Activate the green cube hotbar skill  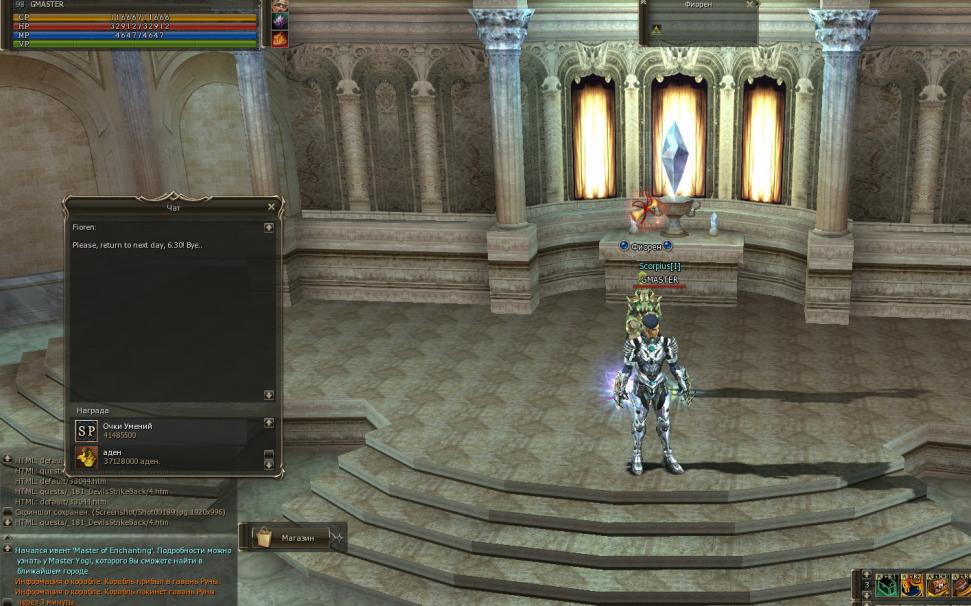coord(885,587)
